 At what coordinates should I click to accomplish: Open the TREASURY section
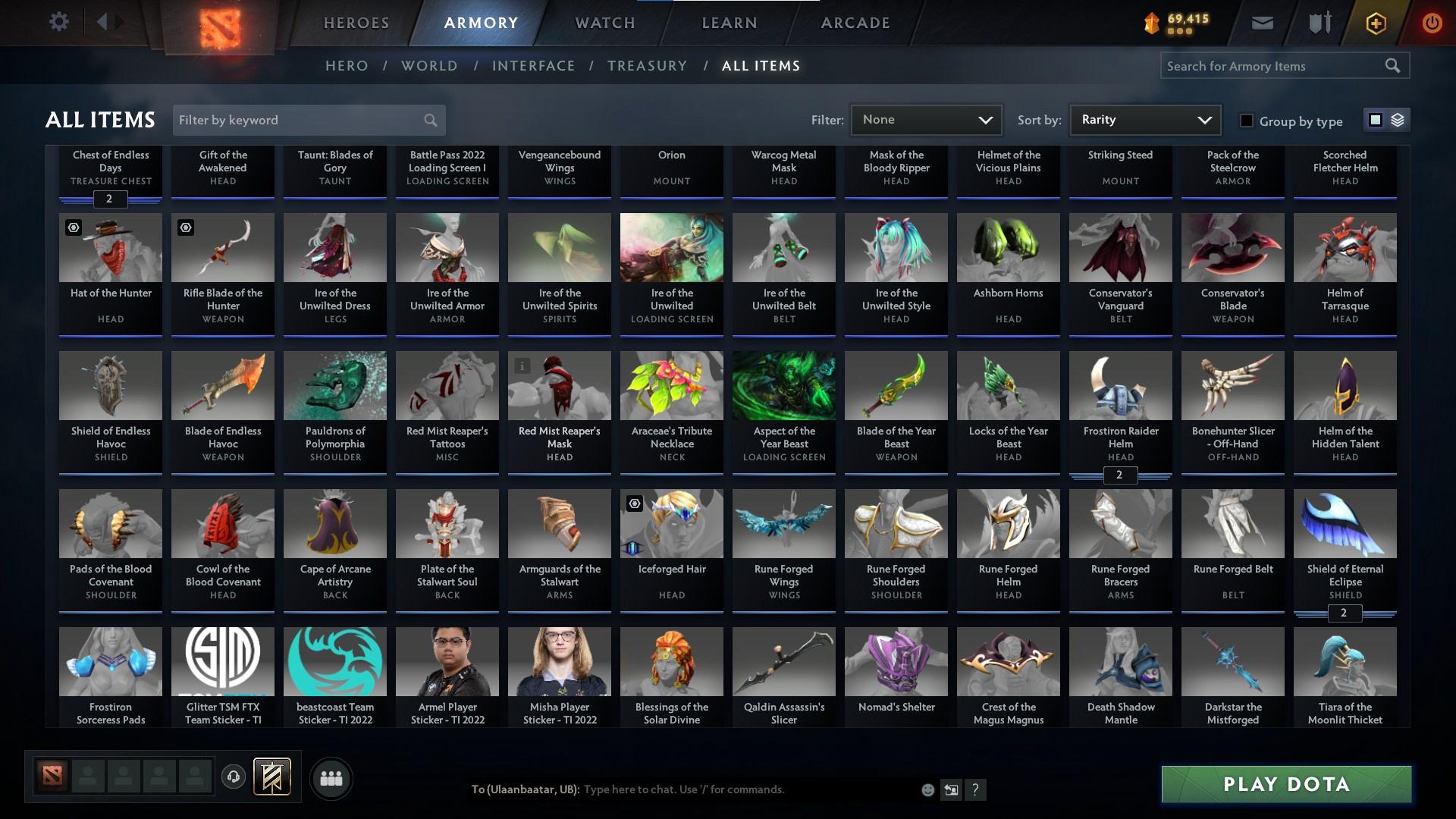pos(647,66)
